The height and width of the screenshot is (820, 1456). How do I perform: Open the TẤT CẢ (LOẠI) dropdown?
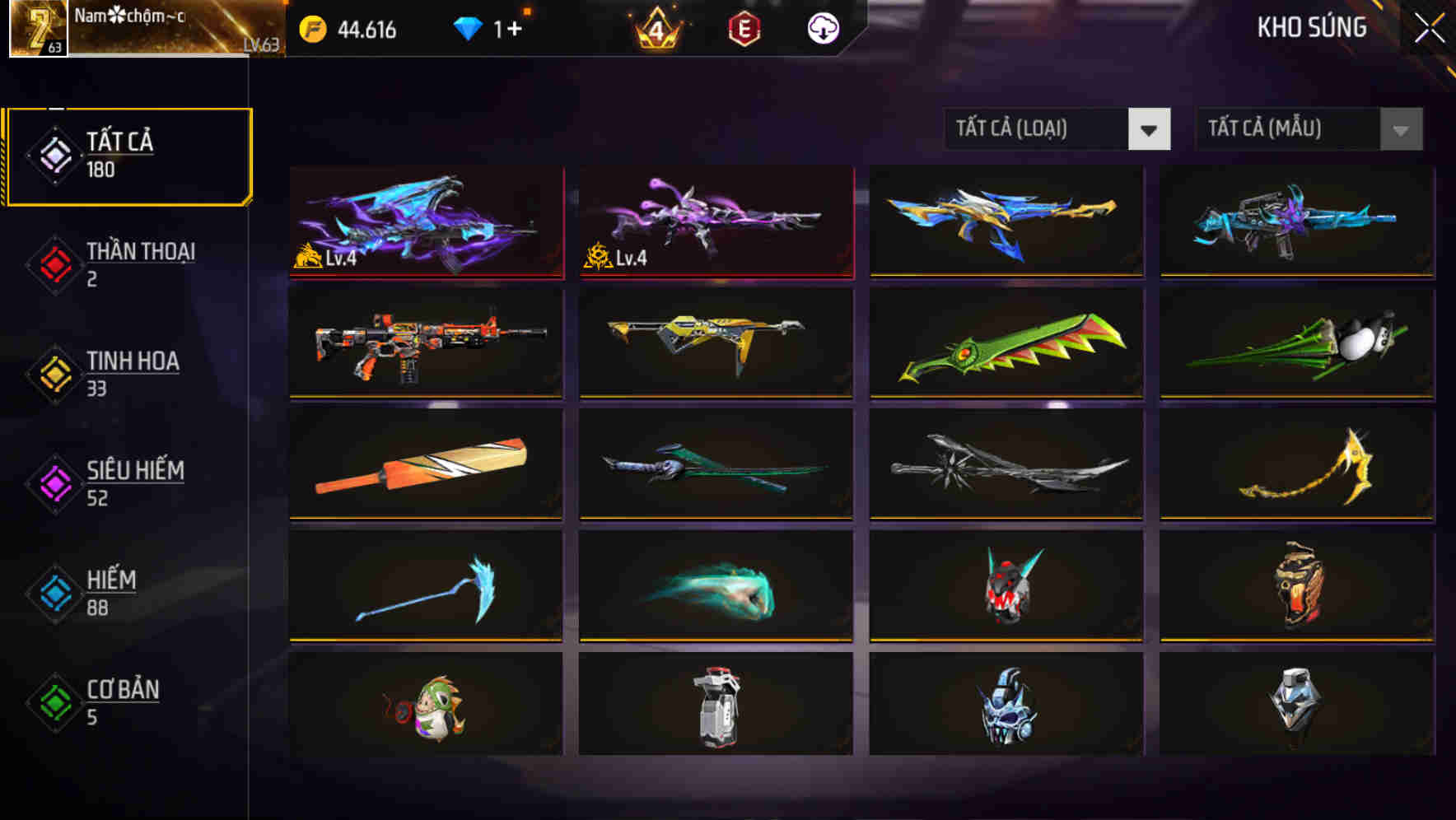click(1038, 129)
